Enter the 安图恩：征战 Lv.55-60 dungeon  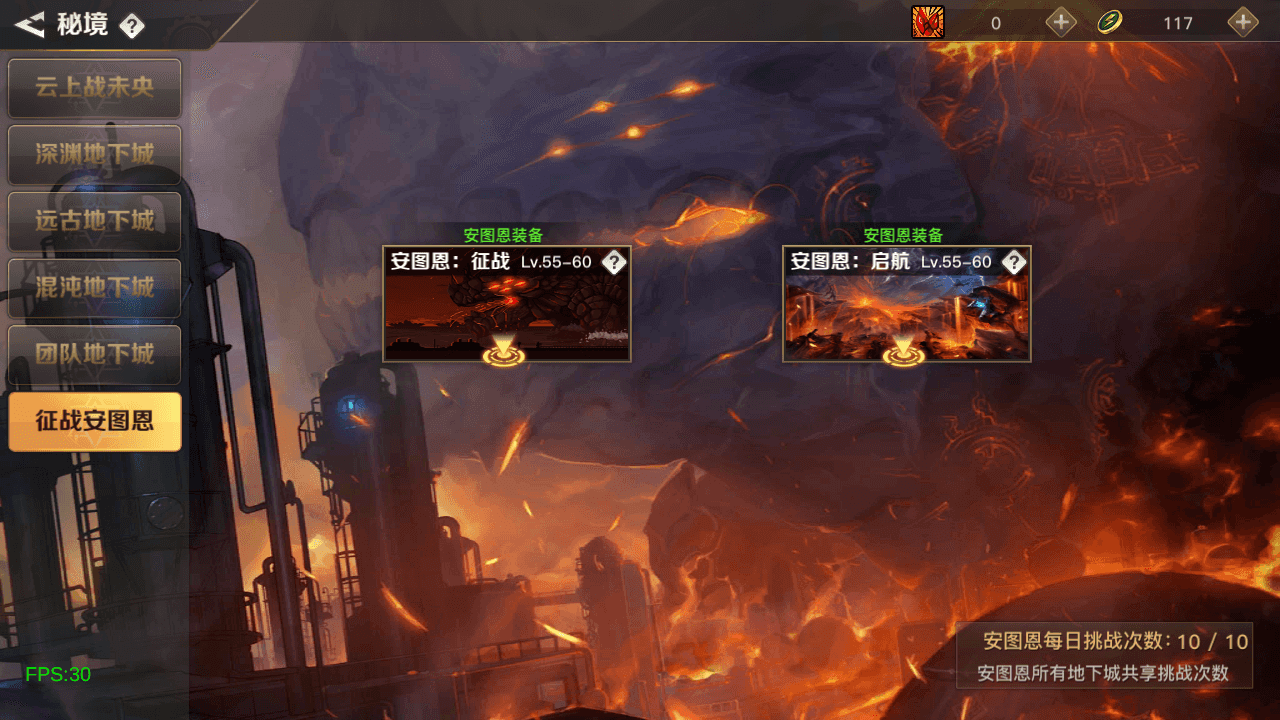pyautogui.click(x=506, y=305)
